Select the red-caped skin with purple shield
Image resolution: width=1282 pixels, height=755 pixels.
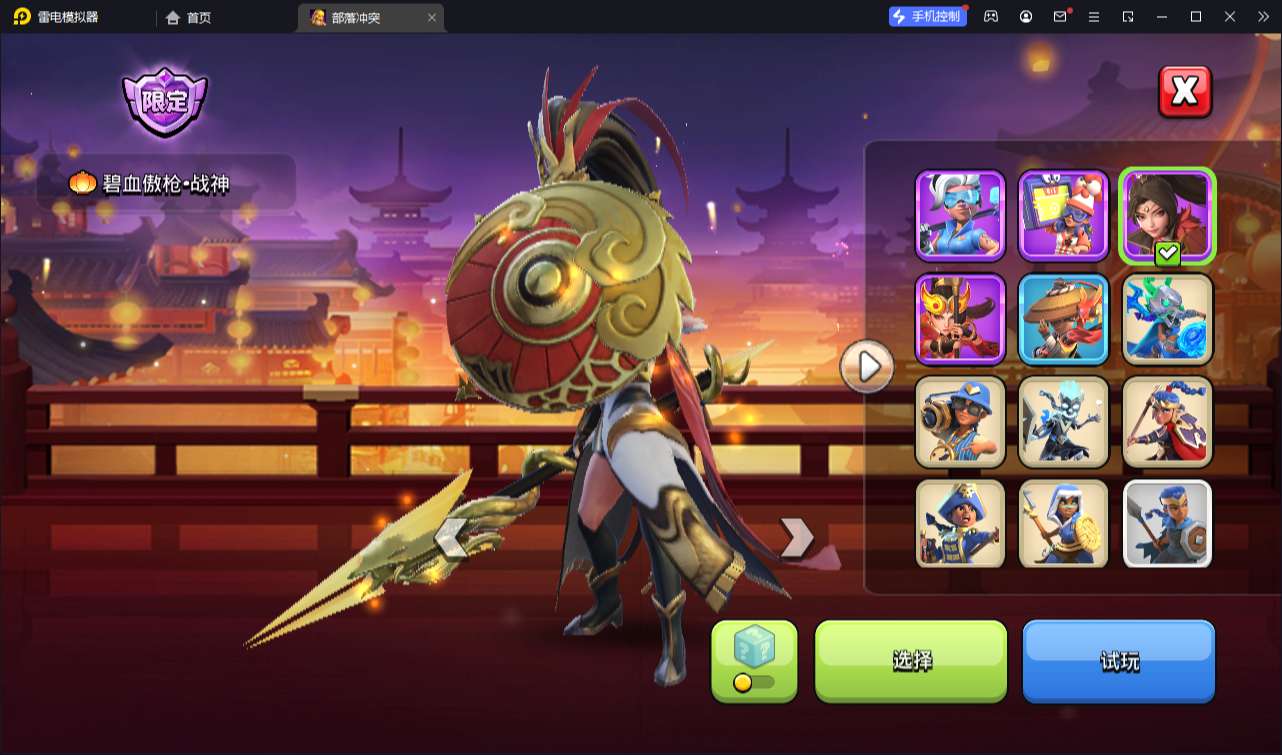(x=1167, y=421)
